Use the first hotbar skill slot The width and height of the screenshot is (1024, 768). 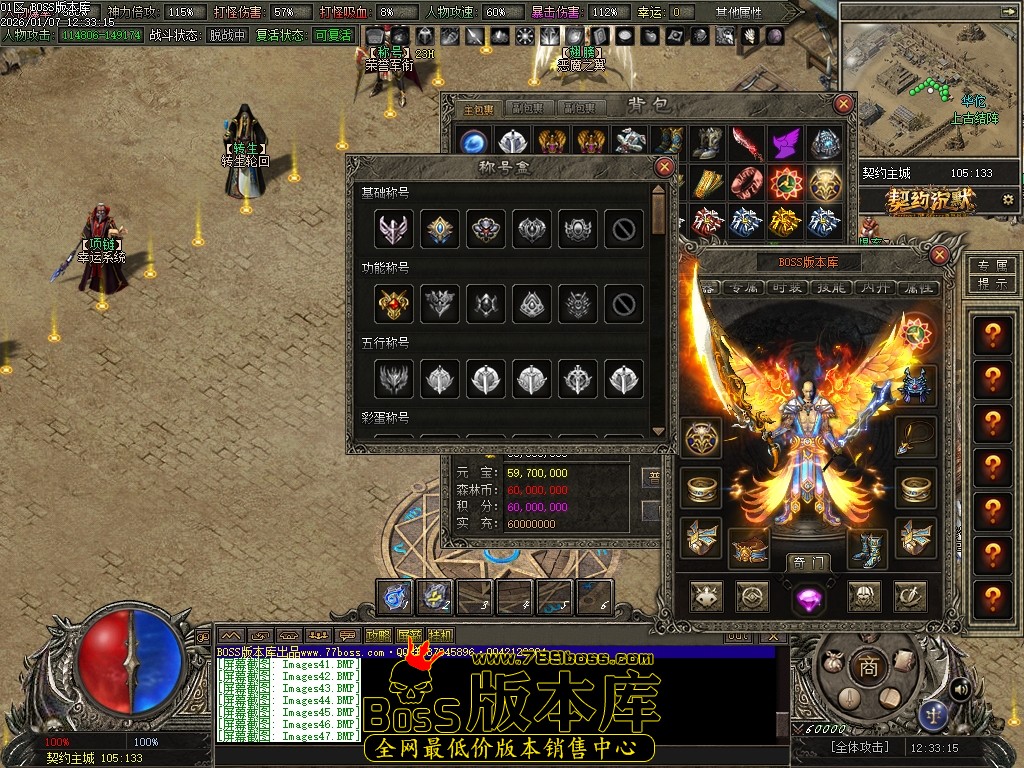pos(396,597)
